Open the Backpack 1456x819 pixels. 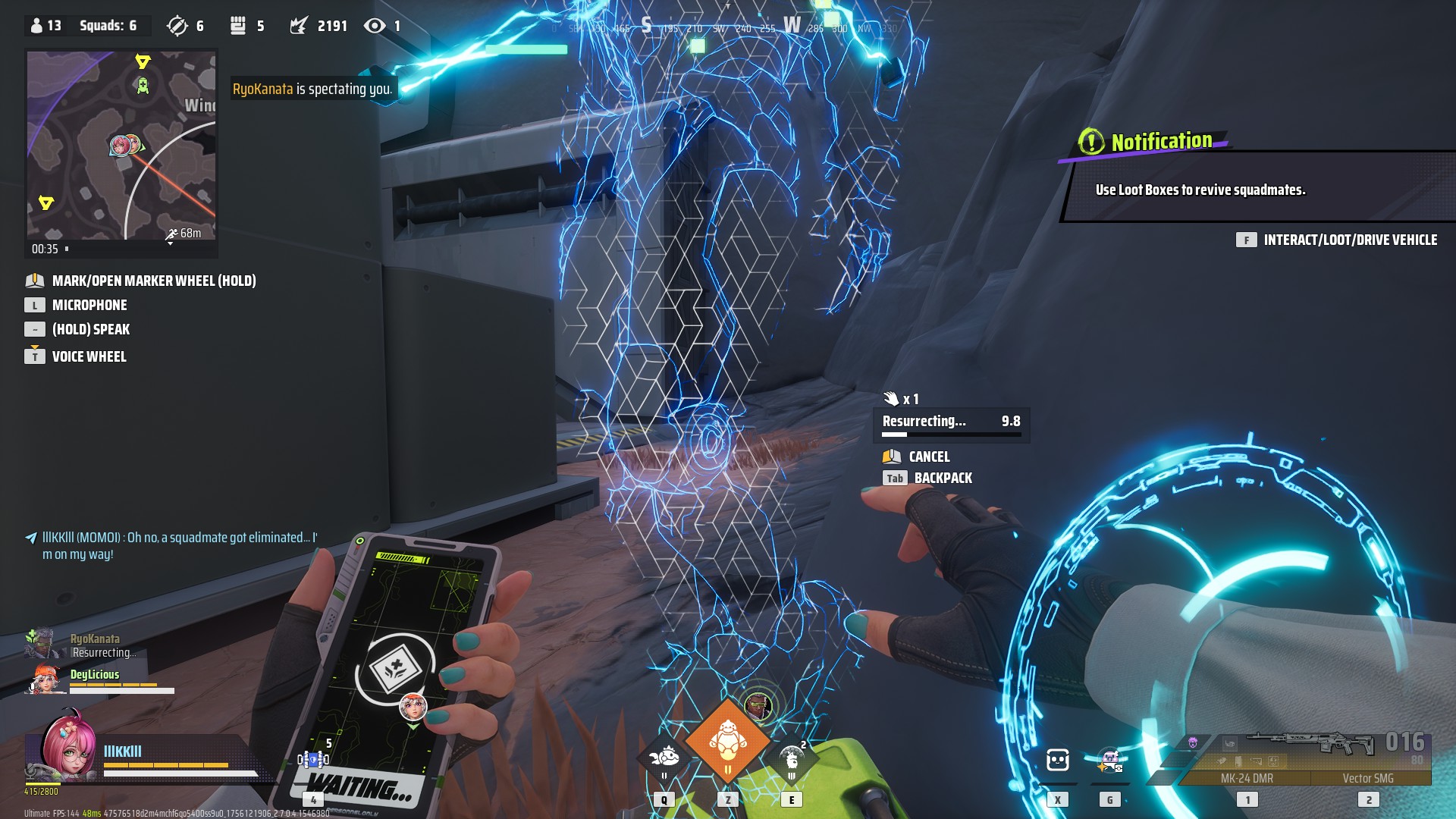click(942, 478)
